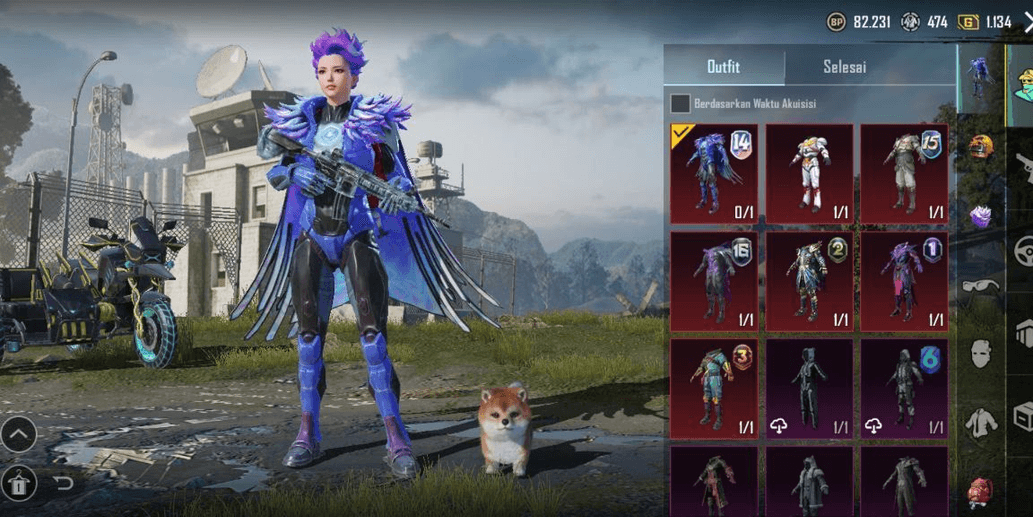
Task: Switch to the Outfit tab
Action: [723, 67]
